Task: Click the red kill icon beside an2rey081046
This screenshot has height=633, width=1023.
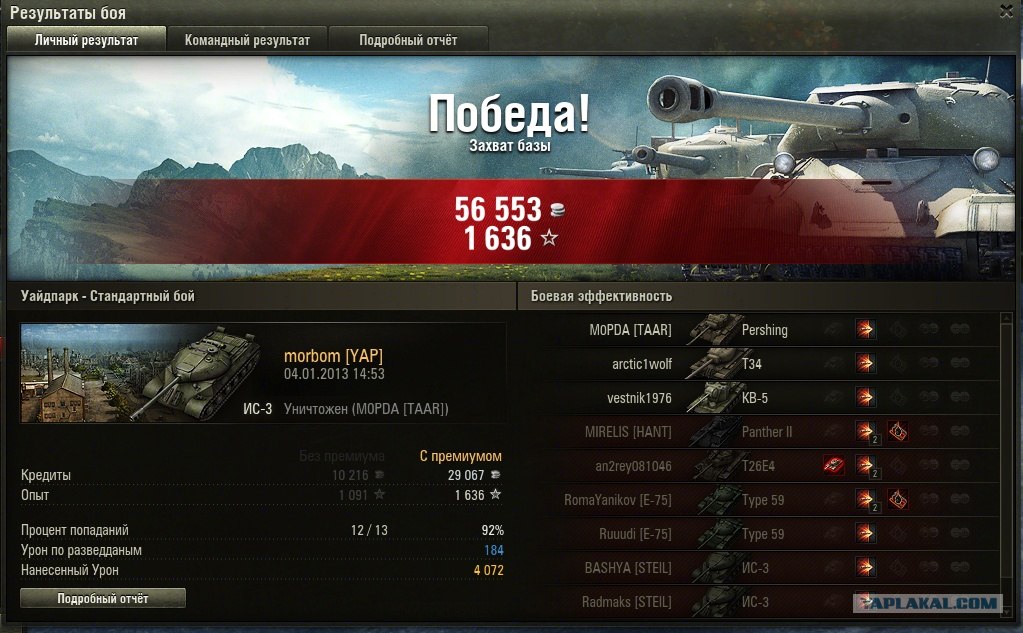Action: 833,465
